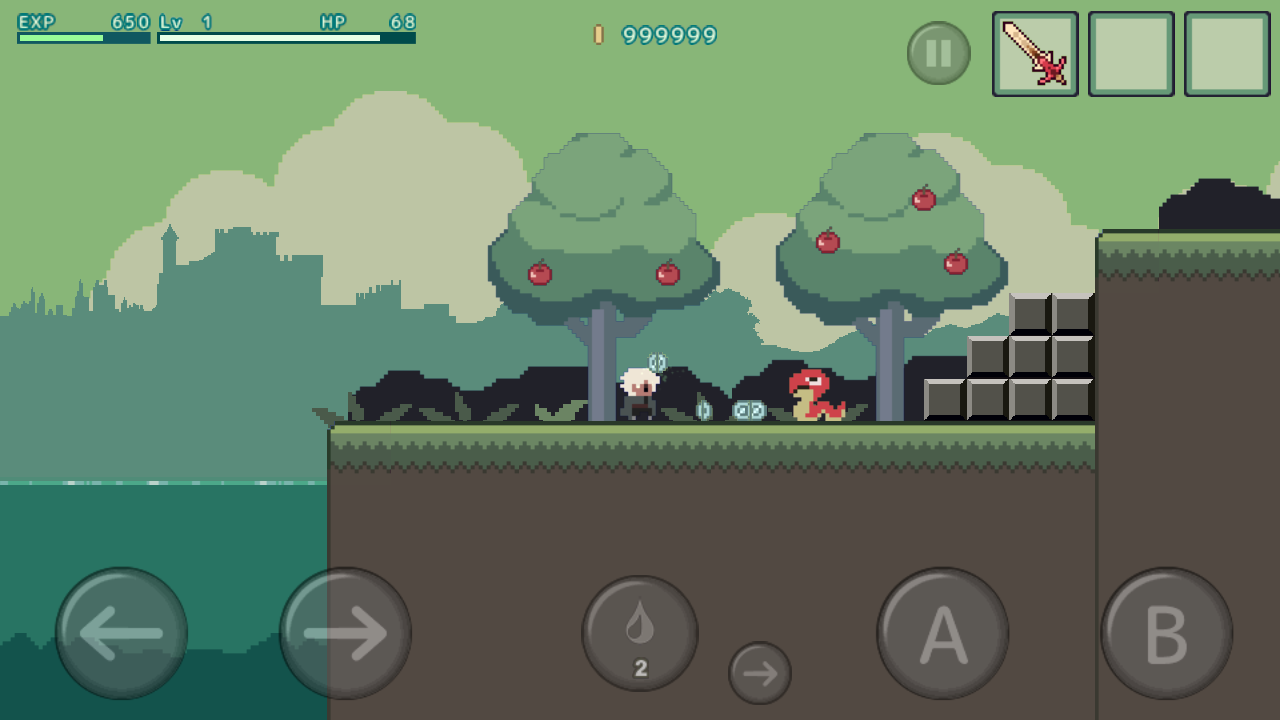The image size is (1280, 720).
Task: Pause the game
Action: click(938, 53)
